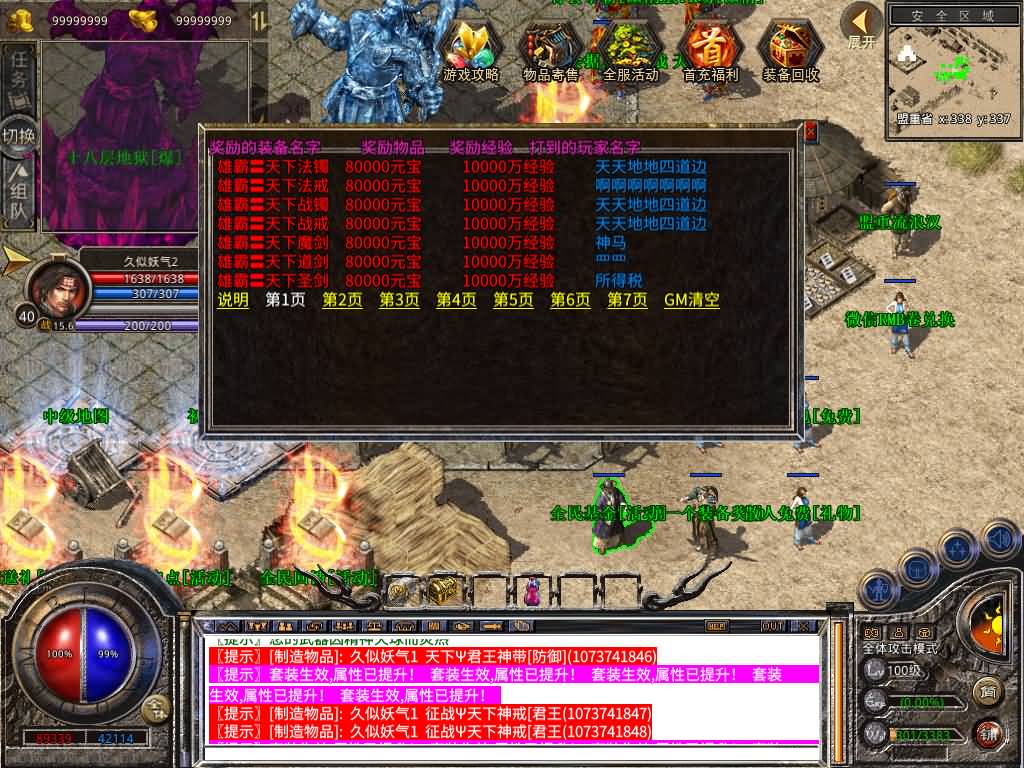The width and height of the screenshot is (1024, 768).
Task: Open 首充福利 first recharge bonus
Action: (x=710, y=49)
